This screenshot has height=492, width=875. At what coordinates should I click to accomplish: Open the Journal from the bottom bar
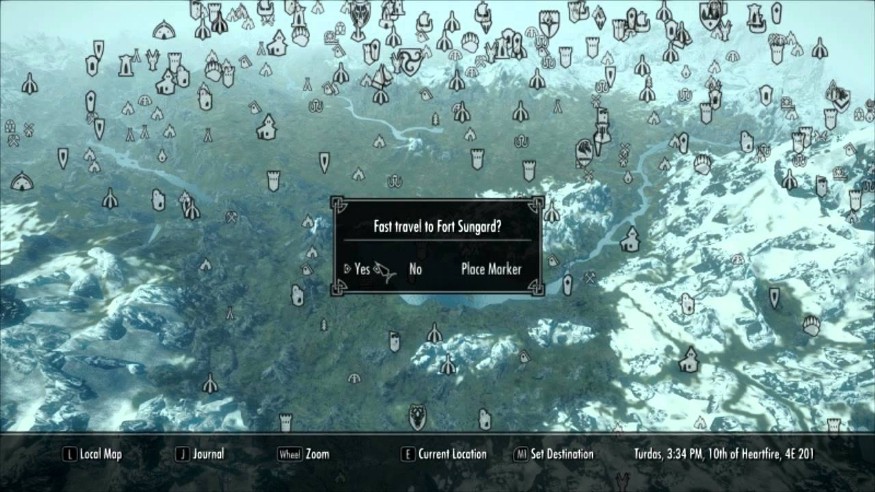tap(208, 454)
